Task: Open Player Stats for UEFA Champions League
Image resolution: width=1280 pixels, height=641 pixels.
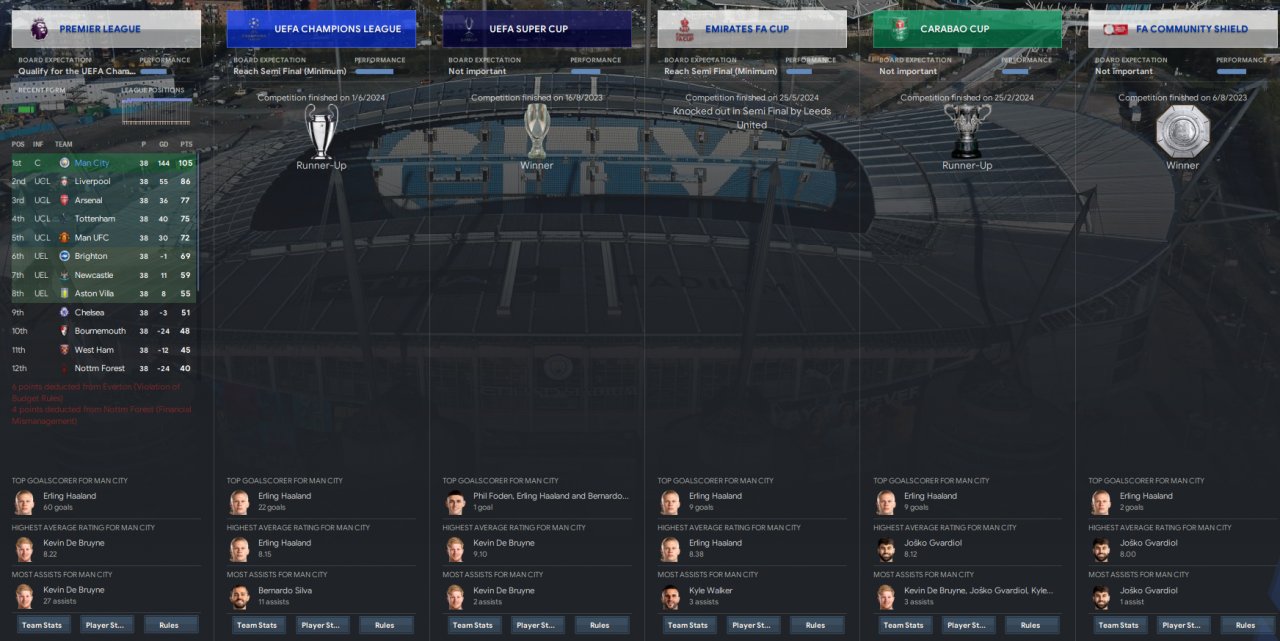Action: [321, 625]
